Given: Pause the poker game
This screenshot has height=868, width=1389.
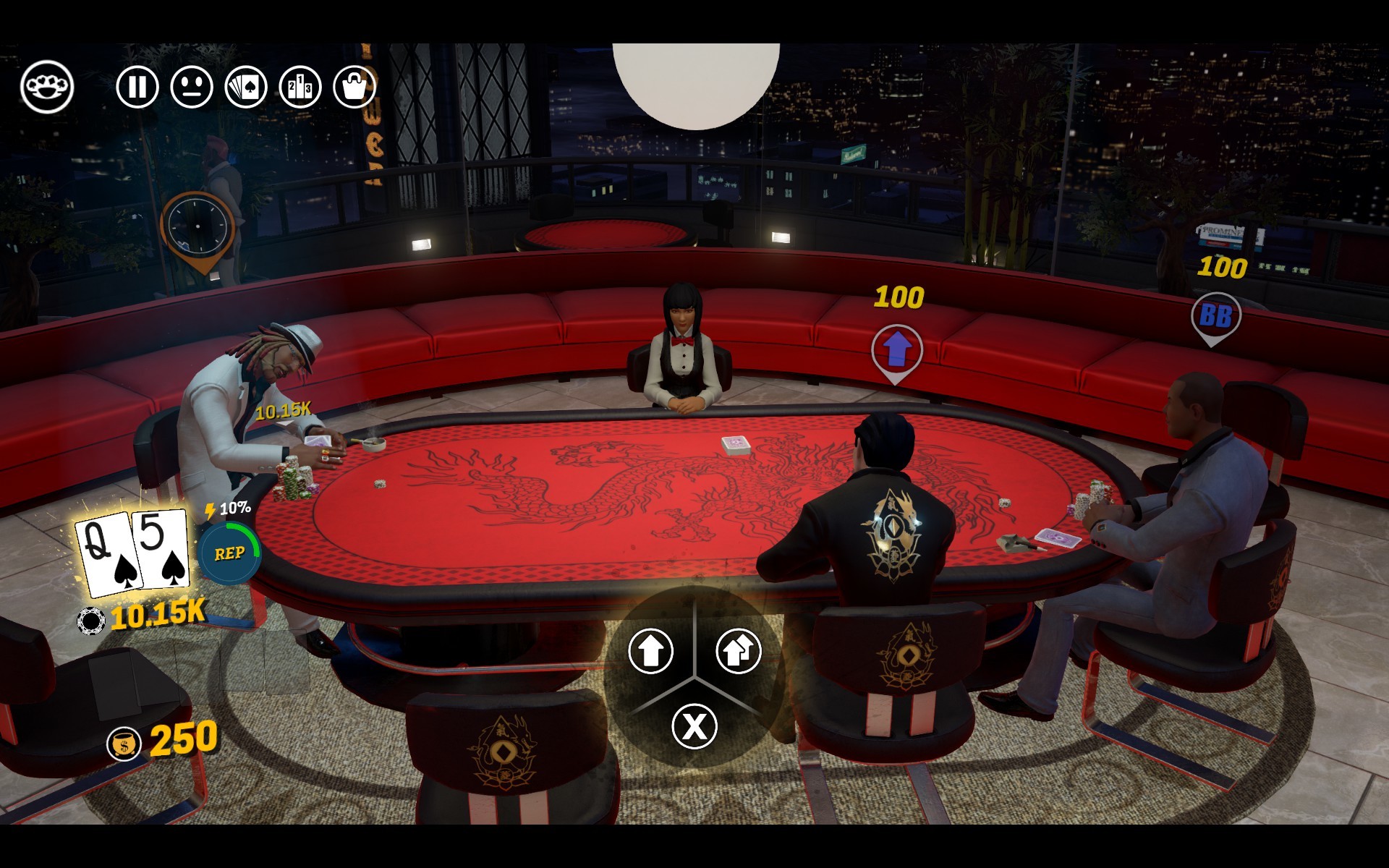Looking at the screenshot, I should (137, 87).
